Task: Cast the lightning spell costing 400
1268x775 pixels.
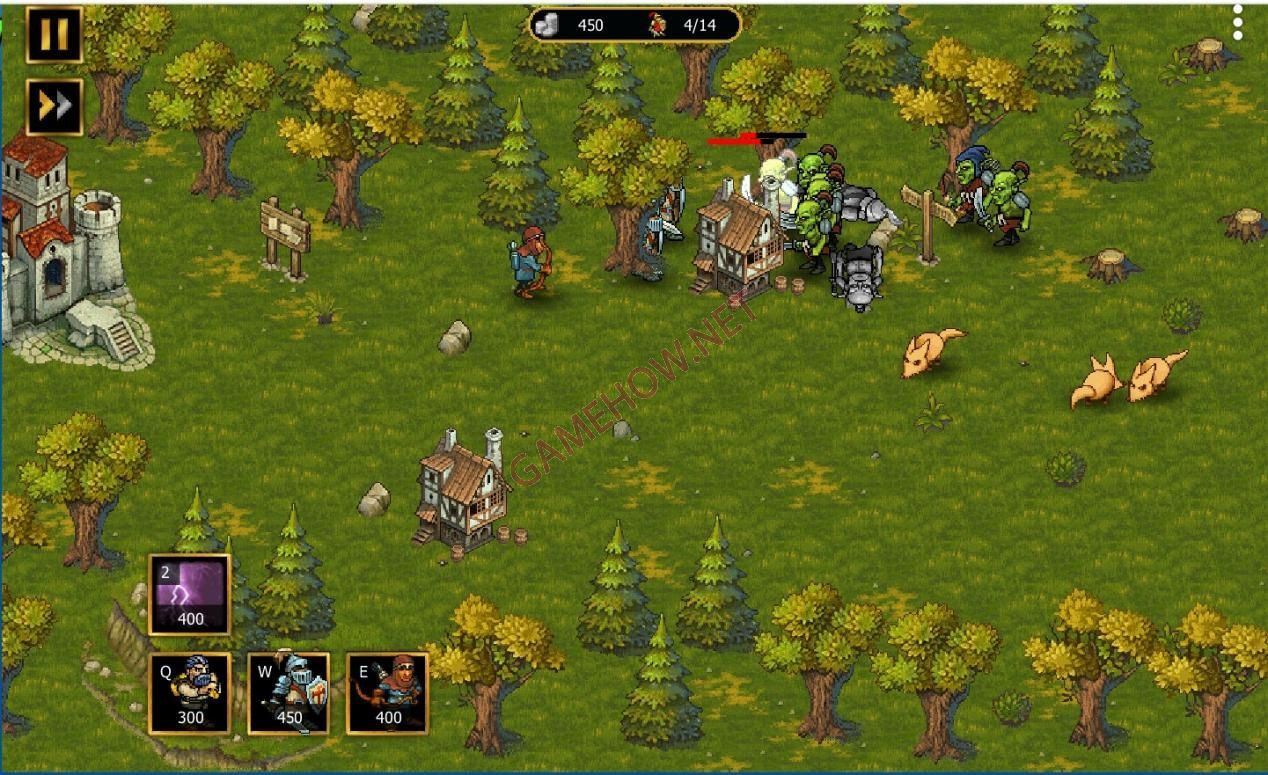Action: pyautogui.click(x=190, y=595)
